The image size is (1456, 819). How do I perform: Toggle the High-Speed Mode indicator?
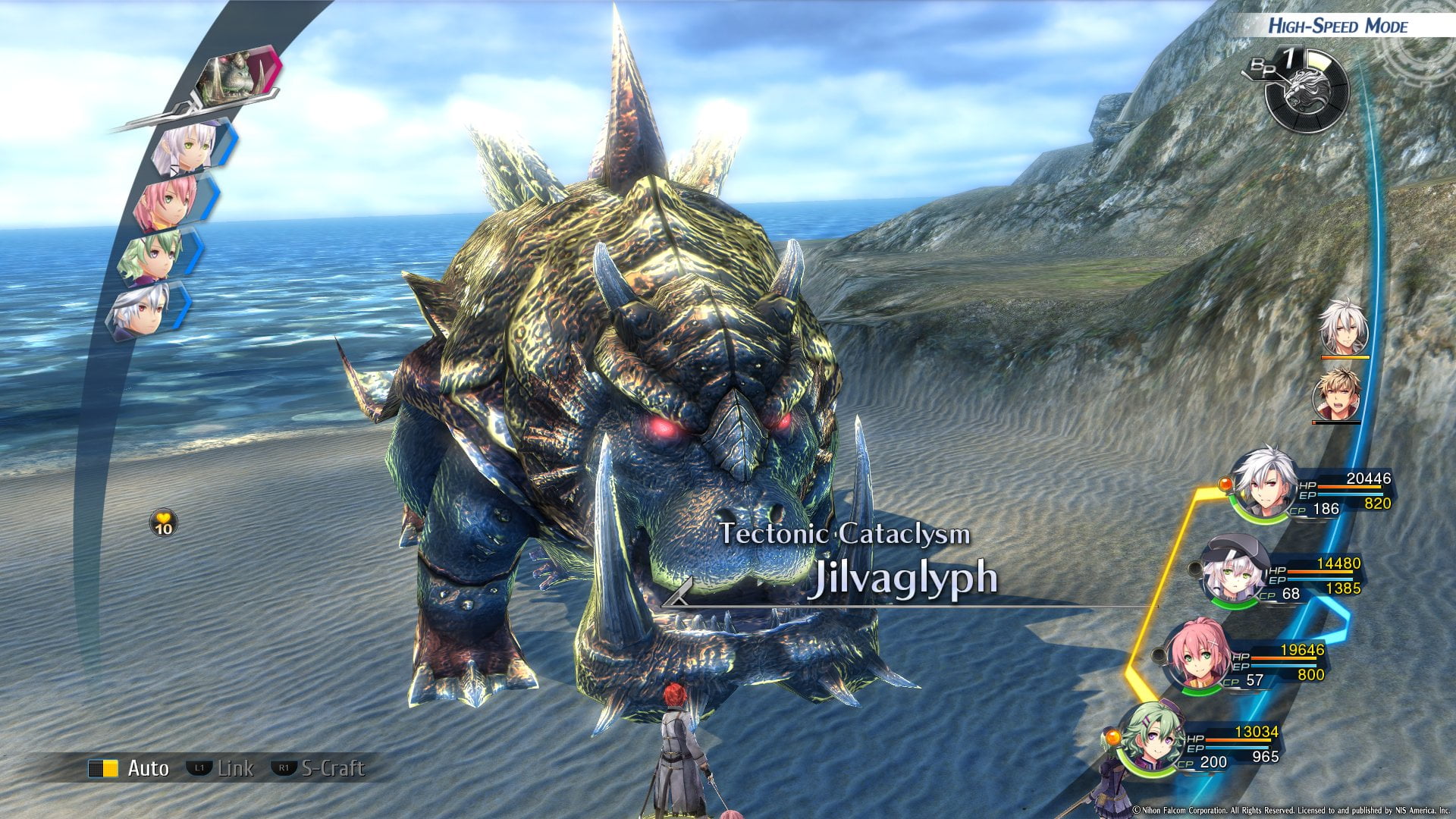1338,26
